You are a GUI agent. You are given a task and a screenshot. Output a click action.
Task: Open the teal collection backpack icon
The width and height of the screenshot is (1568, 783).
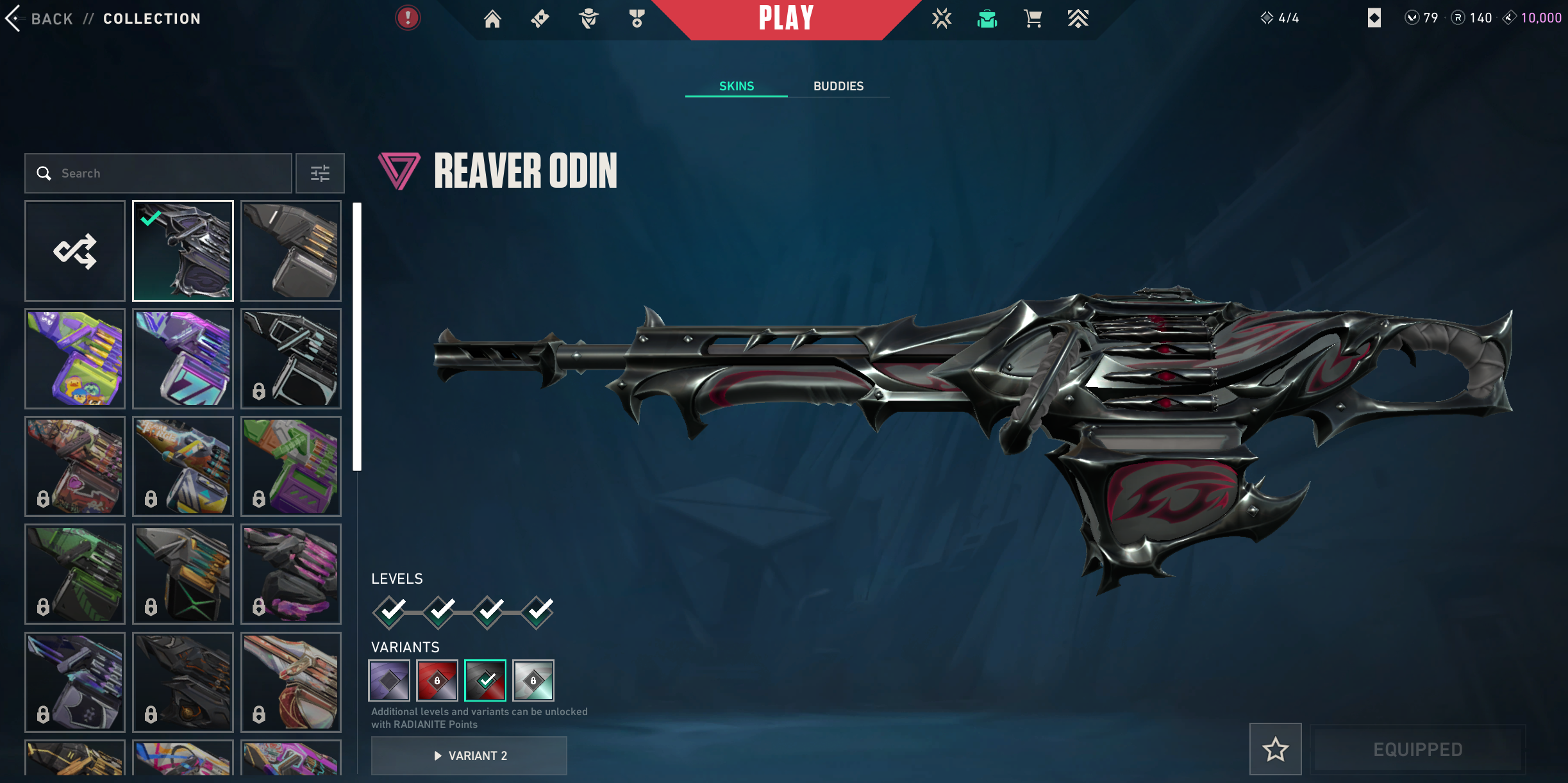click(987, 19)
